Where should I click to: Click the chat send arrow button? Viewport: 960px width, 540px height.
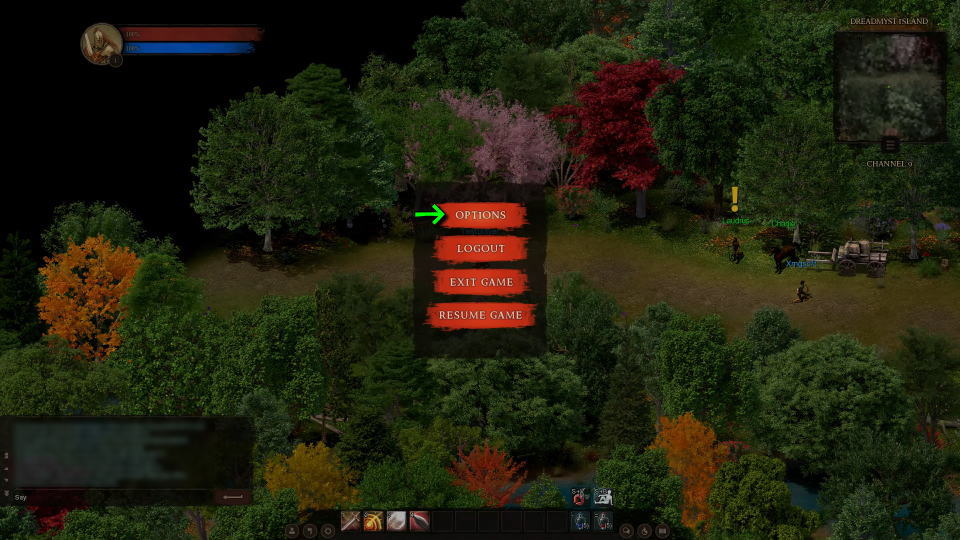tap(232, 496)
